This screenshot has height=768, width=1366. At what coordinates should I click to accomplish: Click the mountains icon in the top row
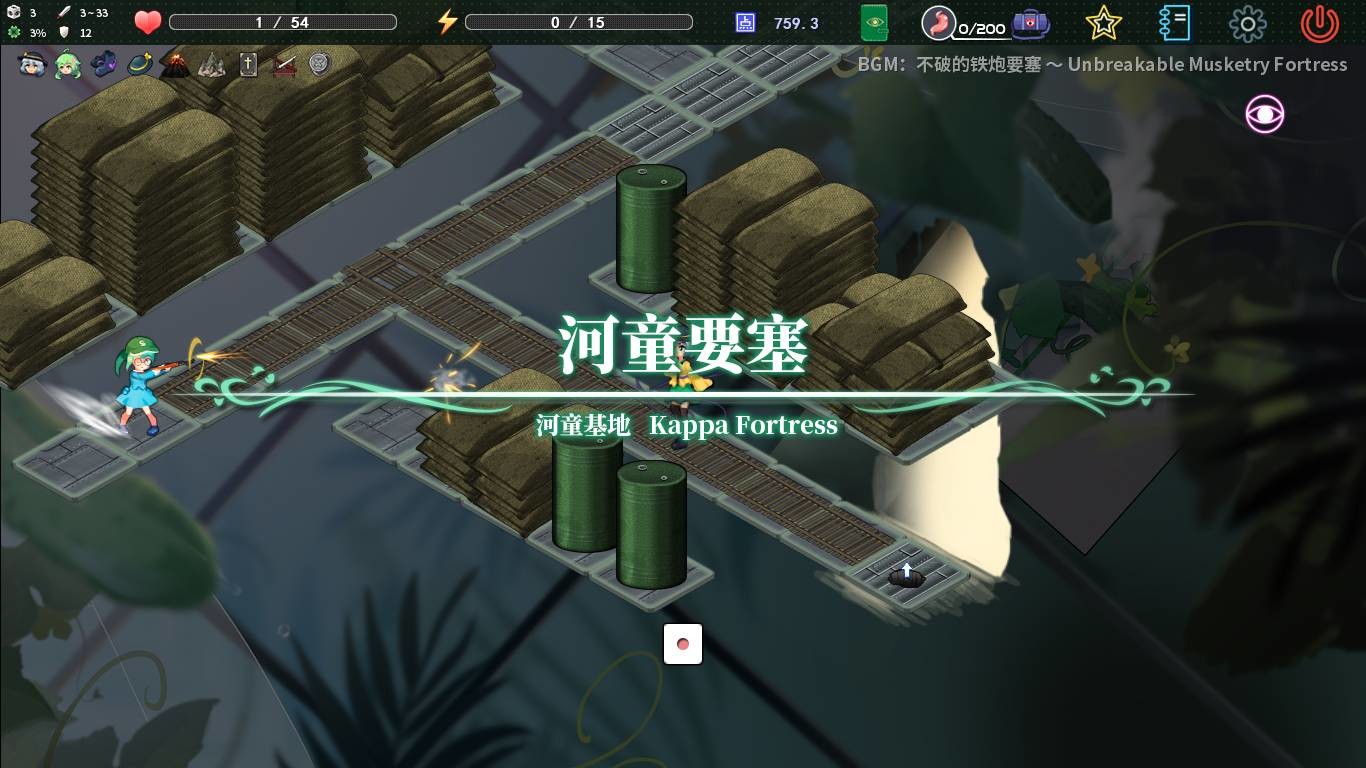212,64
